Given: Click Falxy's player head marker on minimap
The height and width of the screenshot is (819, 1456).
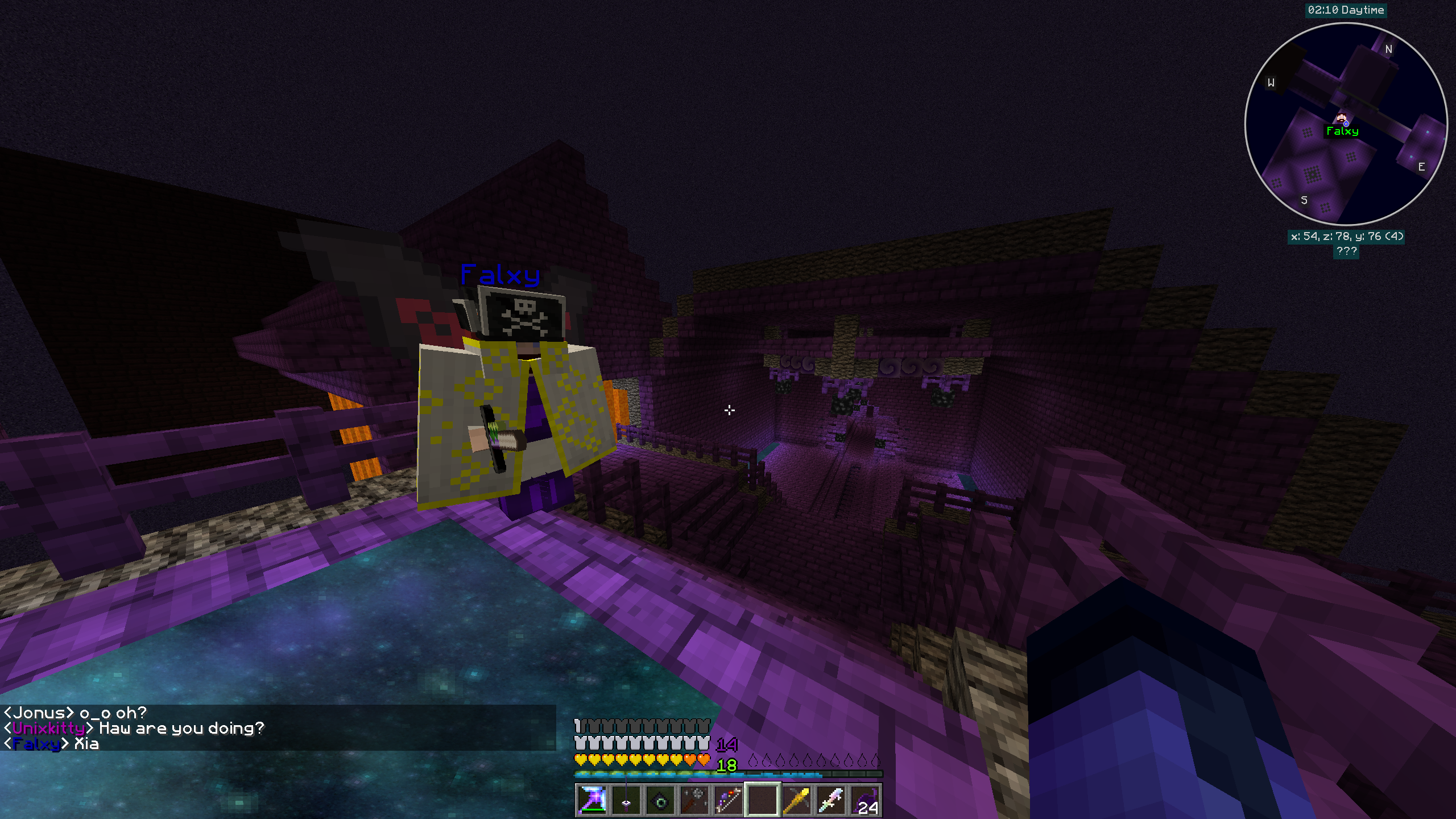Looking at the screenshot, I should click(x=1342, y=119).
